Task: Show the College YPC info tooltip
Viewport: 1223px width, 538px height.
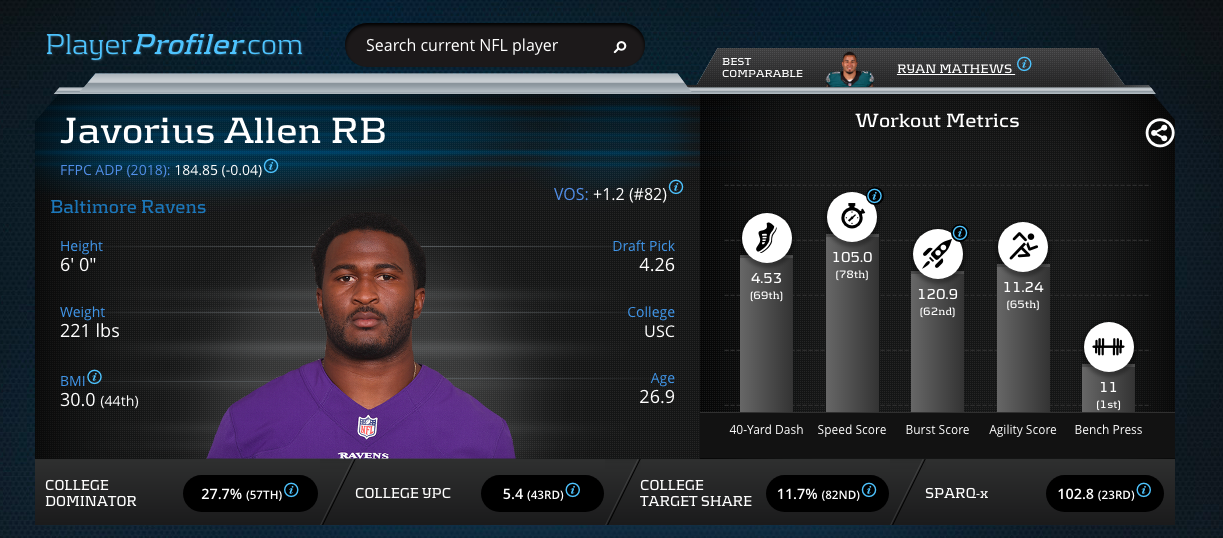Action: [x=573, y=490]
